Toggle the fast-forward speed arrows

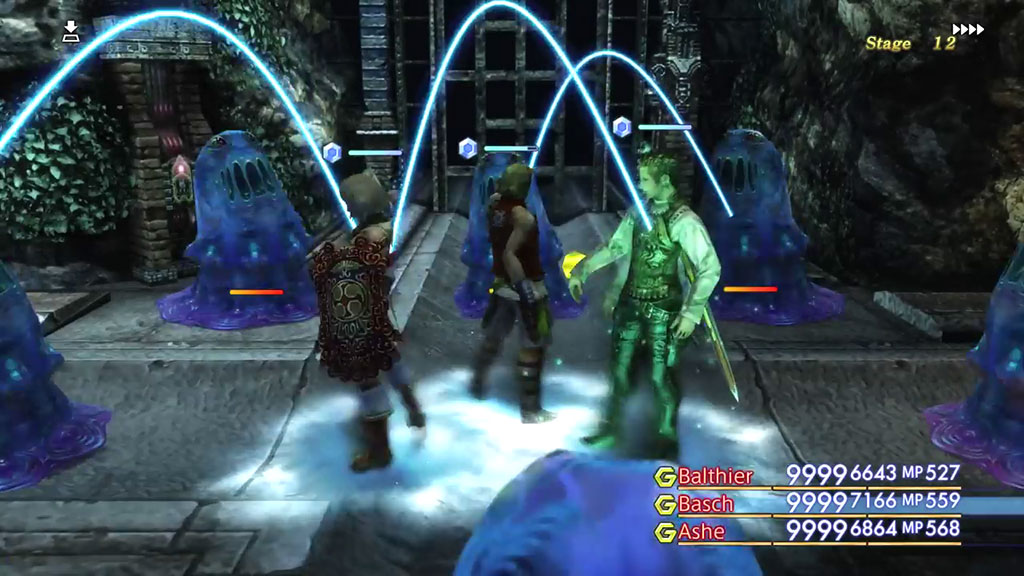point(968,29)
